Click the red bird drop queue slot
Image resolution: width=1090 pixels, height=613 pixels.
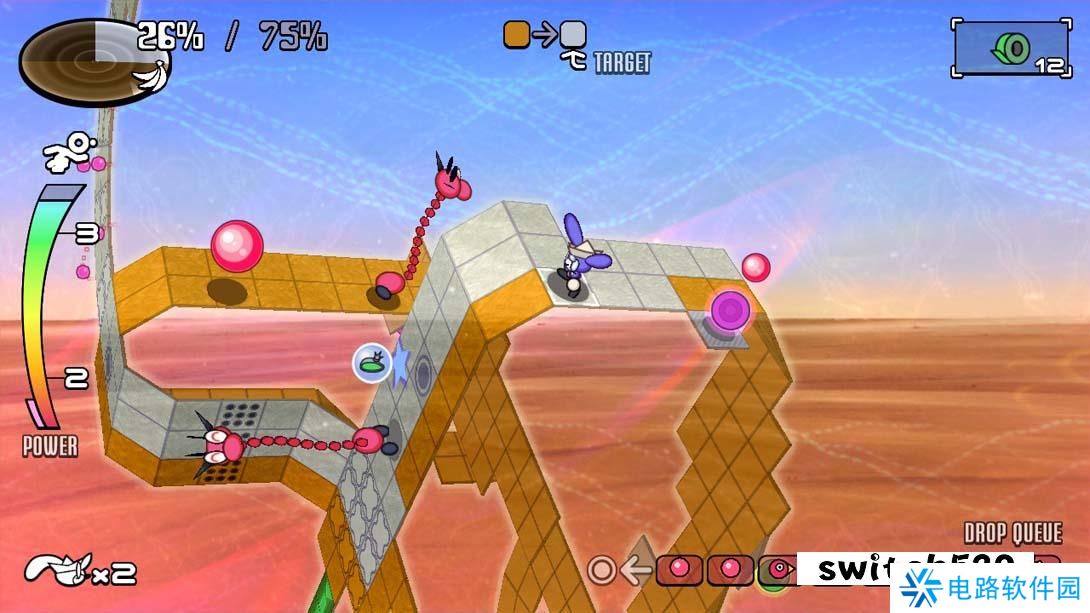[780, 570]
